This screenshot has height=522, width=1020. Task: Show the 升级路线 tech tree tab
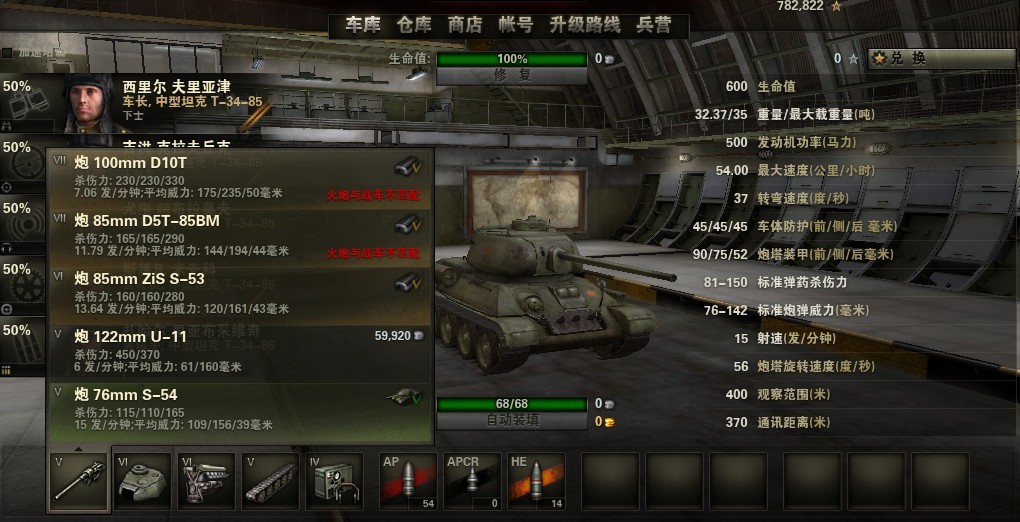(x=585, y=25)
